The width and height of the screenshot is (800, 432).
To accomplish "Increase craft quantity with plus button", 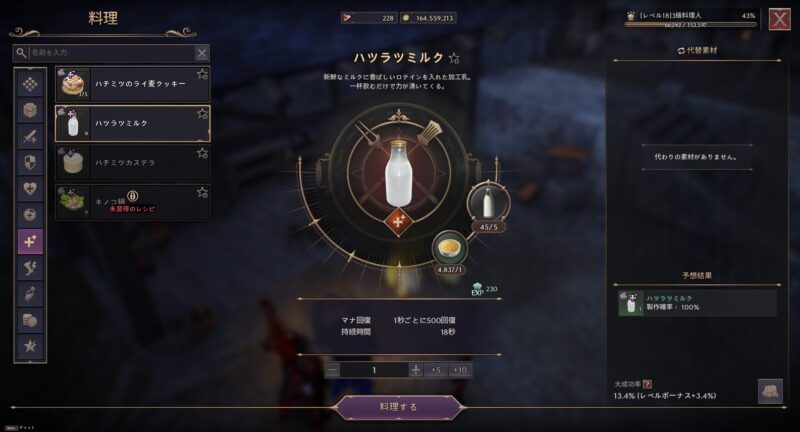I will click(416, 369).
